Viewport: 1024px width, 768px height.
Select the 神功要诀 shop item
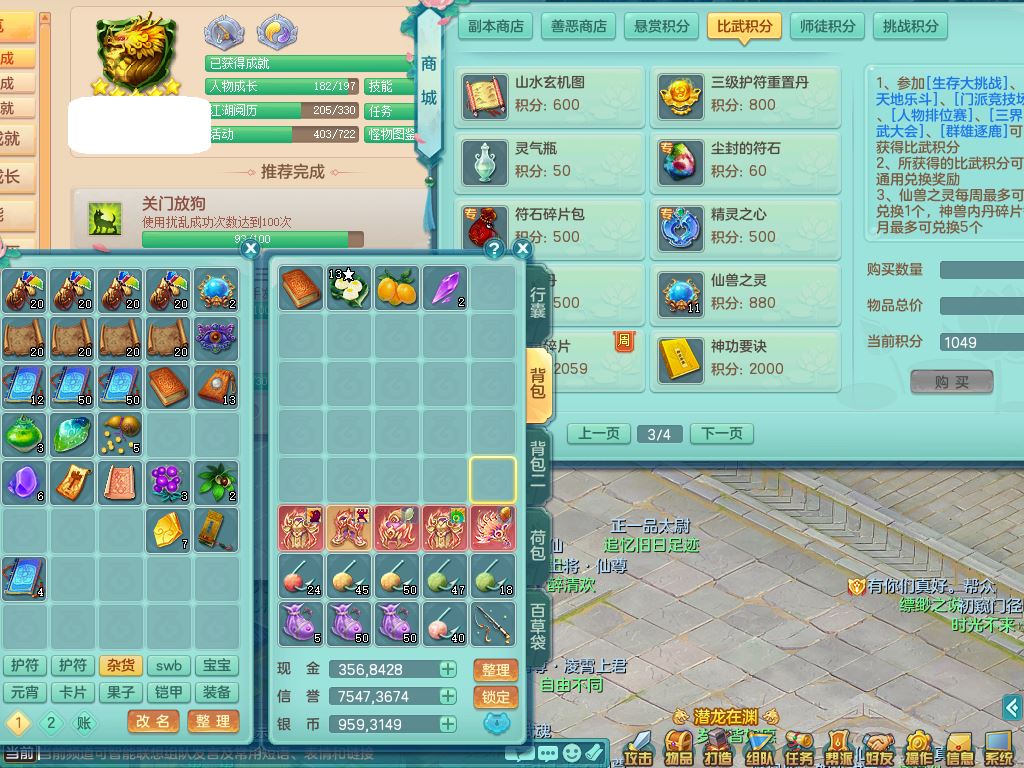[x=746, y=358]
